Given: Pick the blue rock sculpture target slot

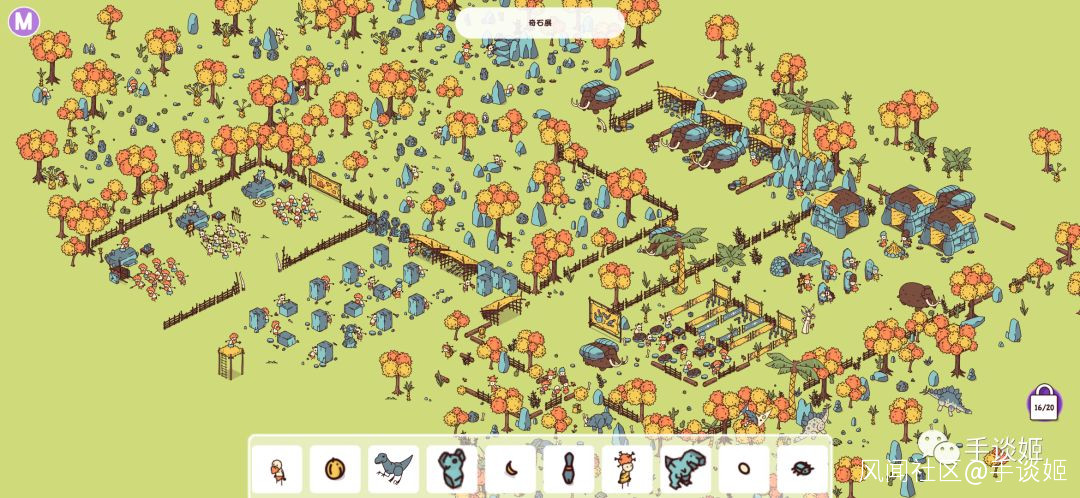Looking at the screenshot, I should pos(452,468).
